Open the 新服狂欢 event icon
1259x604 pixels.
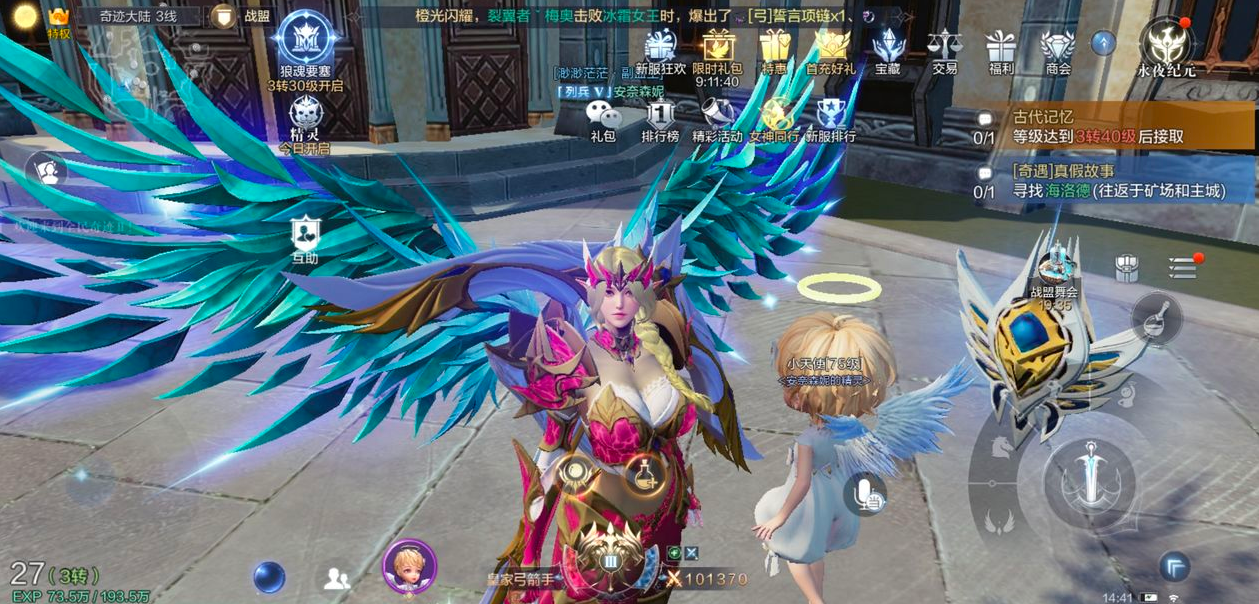coord(660,50)
